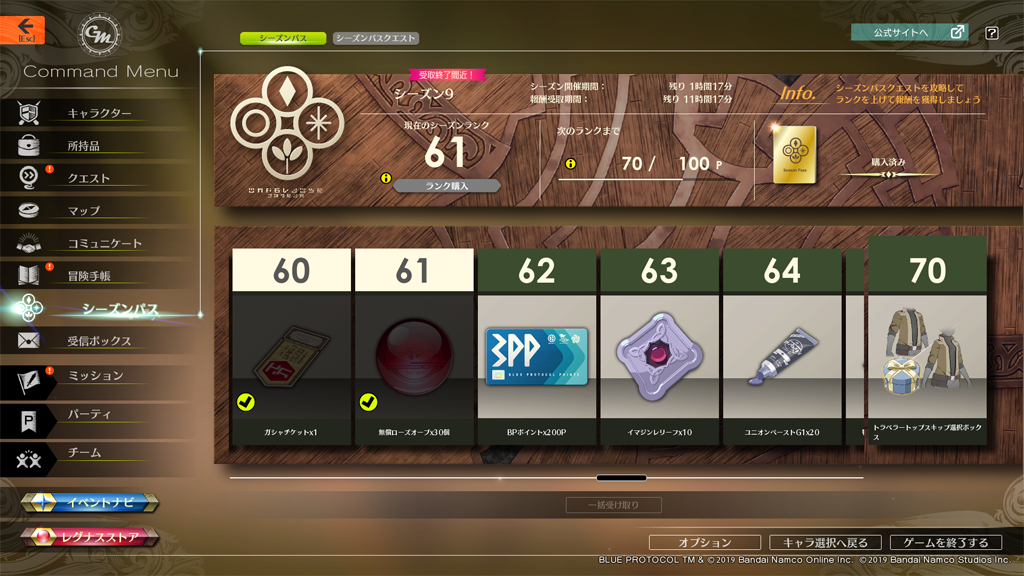Open the 受信ボックス inbox
This screenshot has width=1024, height=576.
click(99, 341)
